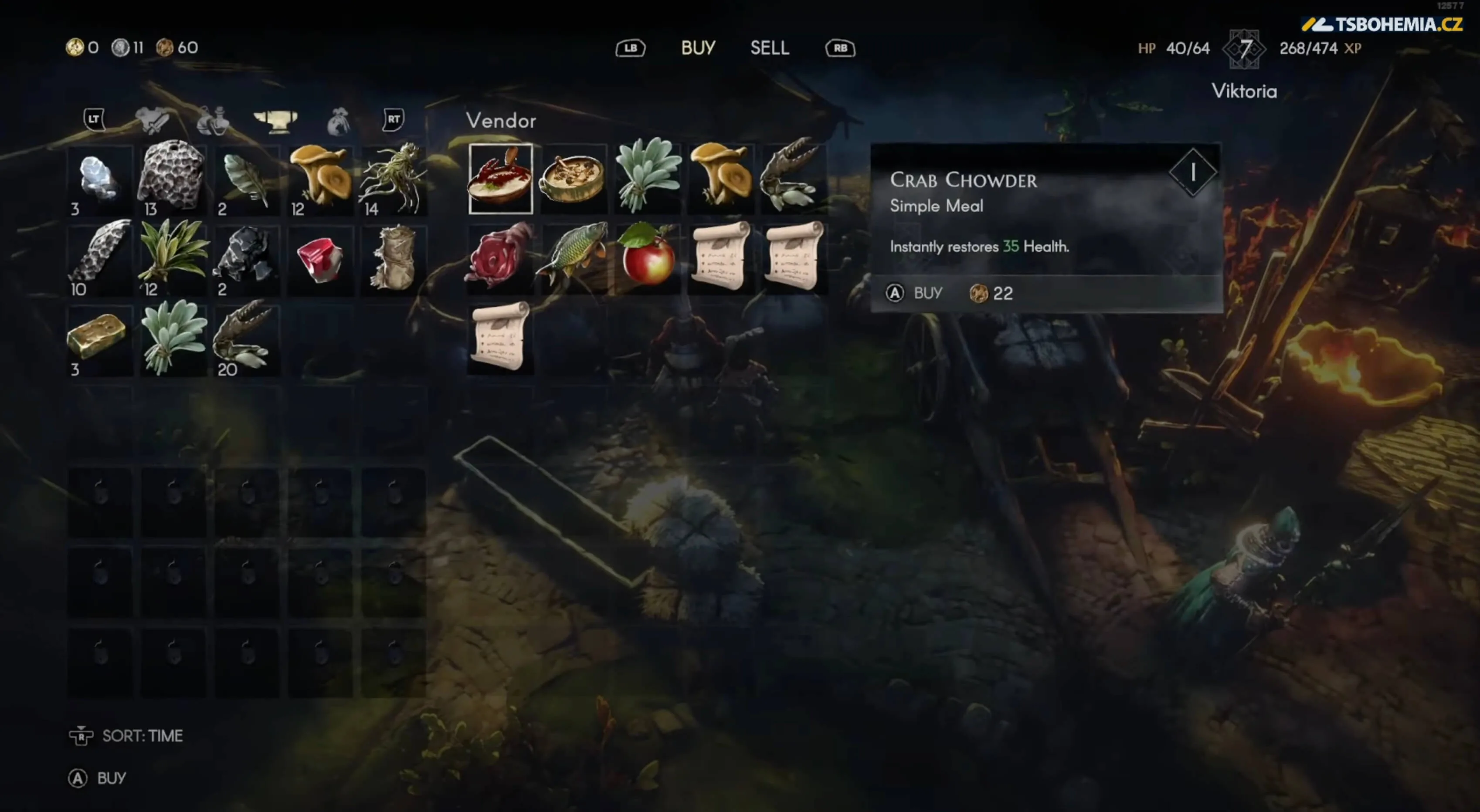This screenshot has width=1480, height=812.
Task: Choose the raw red meat in vendor stock
Action: click(499, 258)
